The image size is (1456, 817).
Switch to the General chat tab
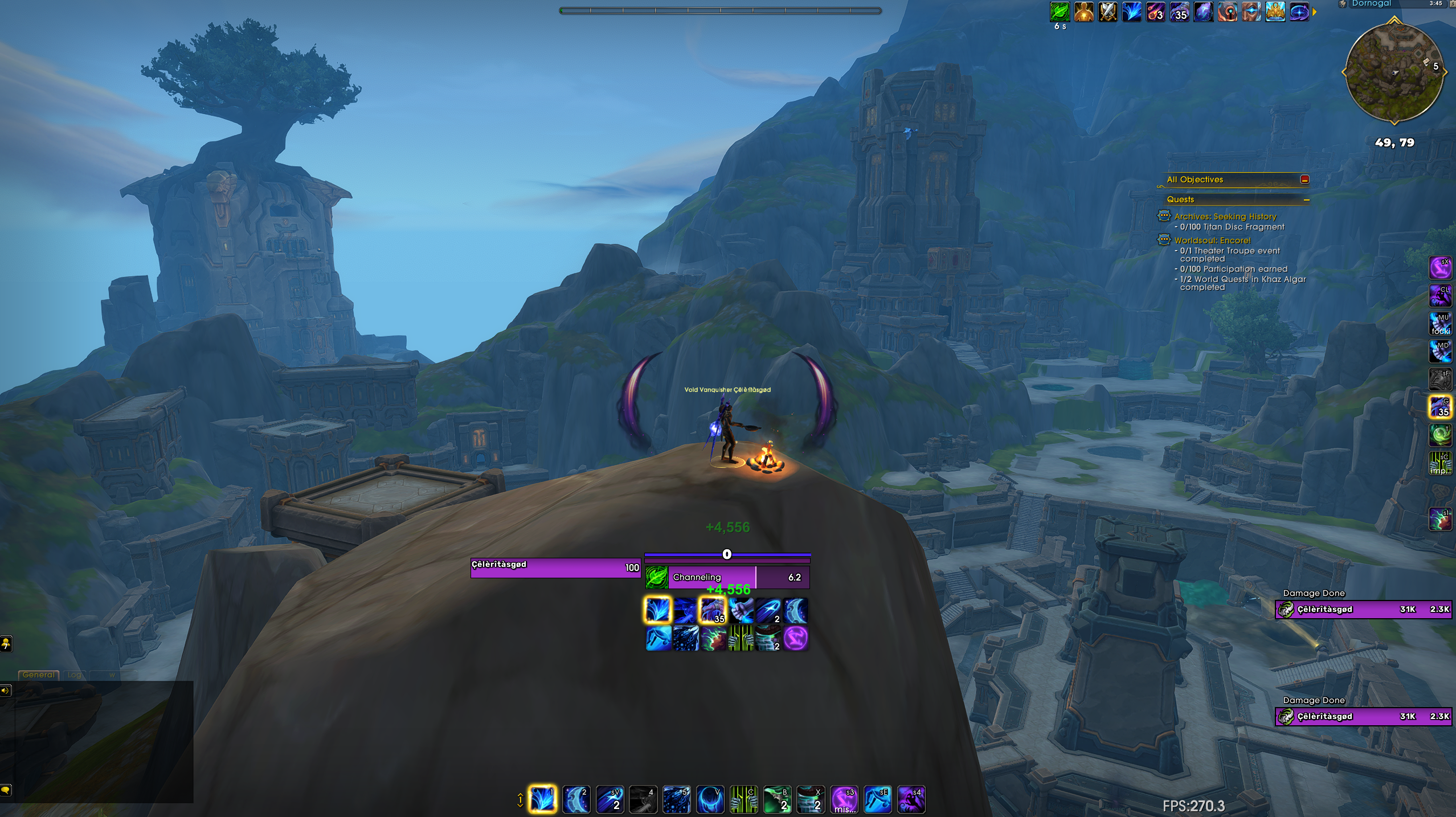click(39, 675)
